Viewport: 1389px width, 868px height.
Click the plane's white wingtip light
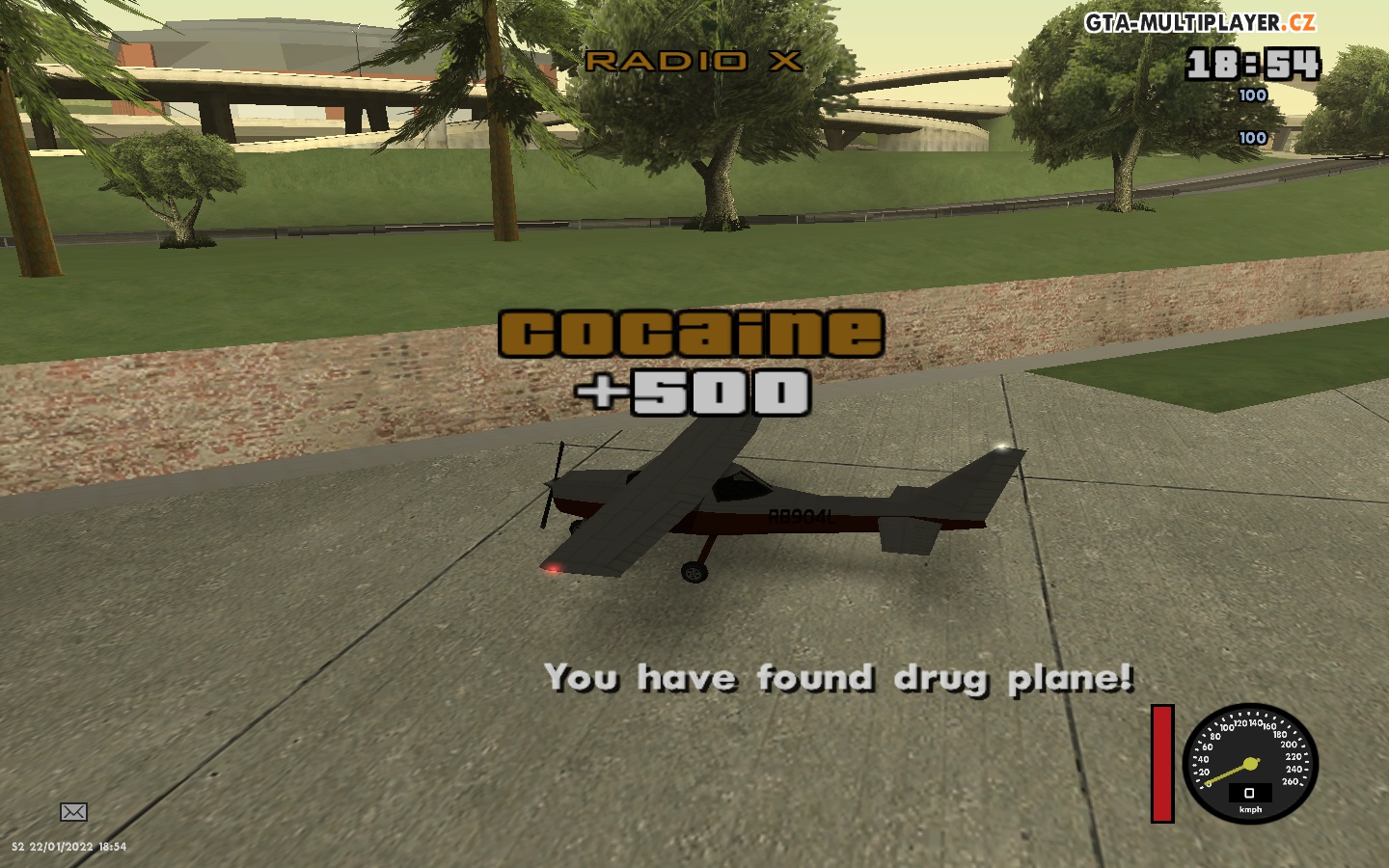[x=1003, y=446]
